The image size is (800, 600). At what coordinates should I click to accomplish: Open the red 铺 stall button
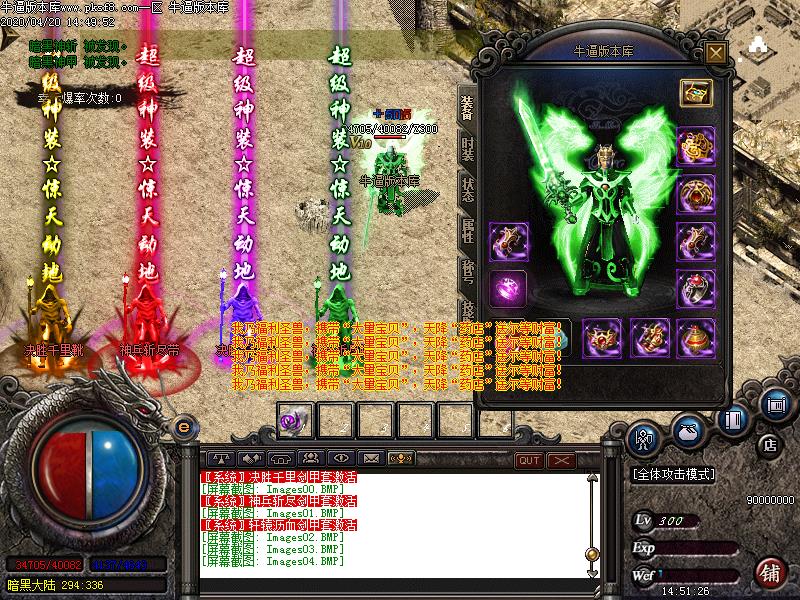(770, 573)
